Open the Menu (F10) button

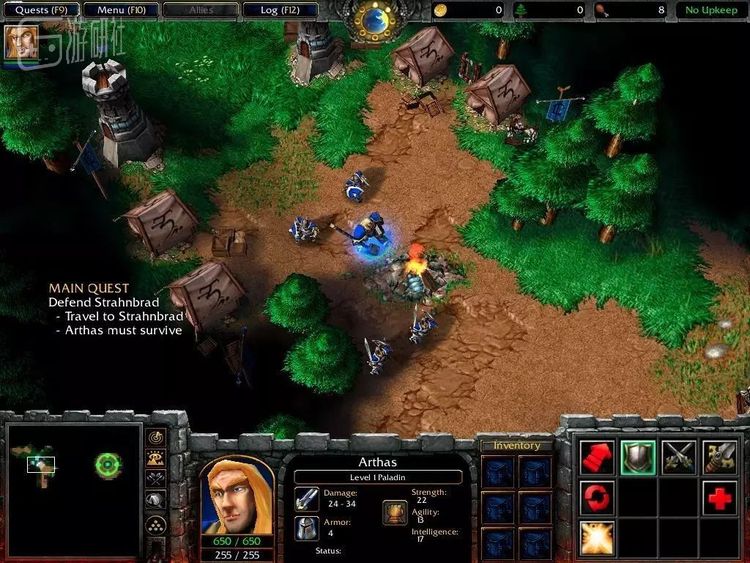(x=121, y=10)
